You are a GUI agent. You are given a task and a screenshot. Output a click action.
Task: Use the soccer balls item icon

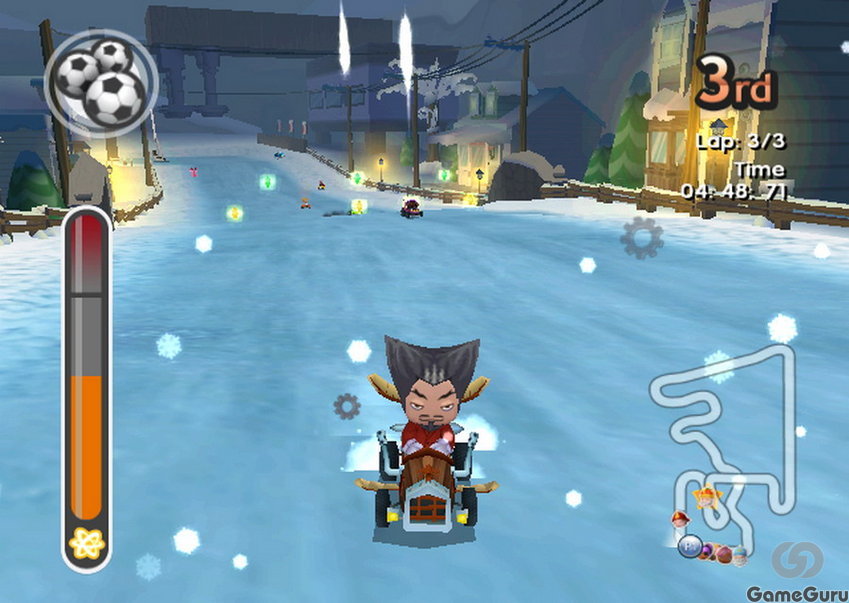(100, 78)
